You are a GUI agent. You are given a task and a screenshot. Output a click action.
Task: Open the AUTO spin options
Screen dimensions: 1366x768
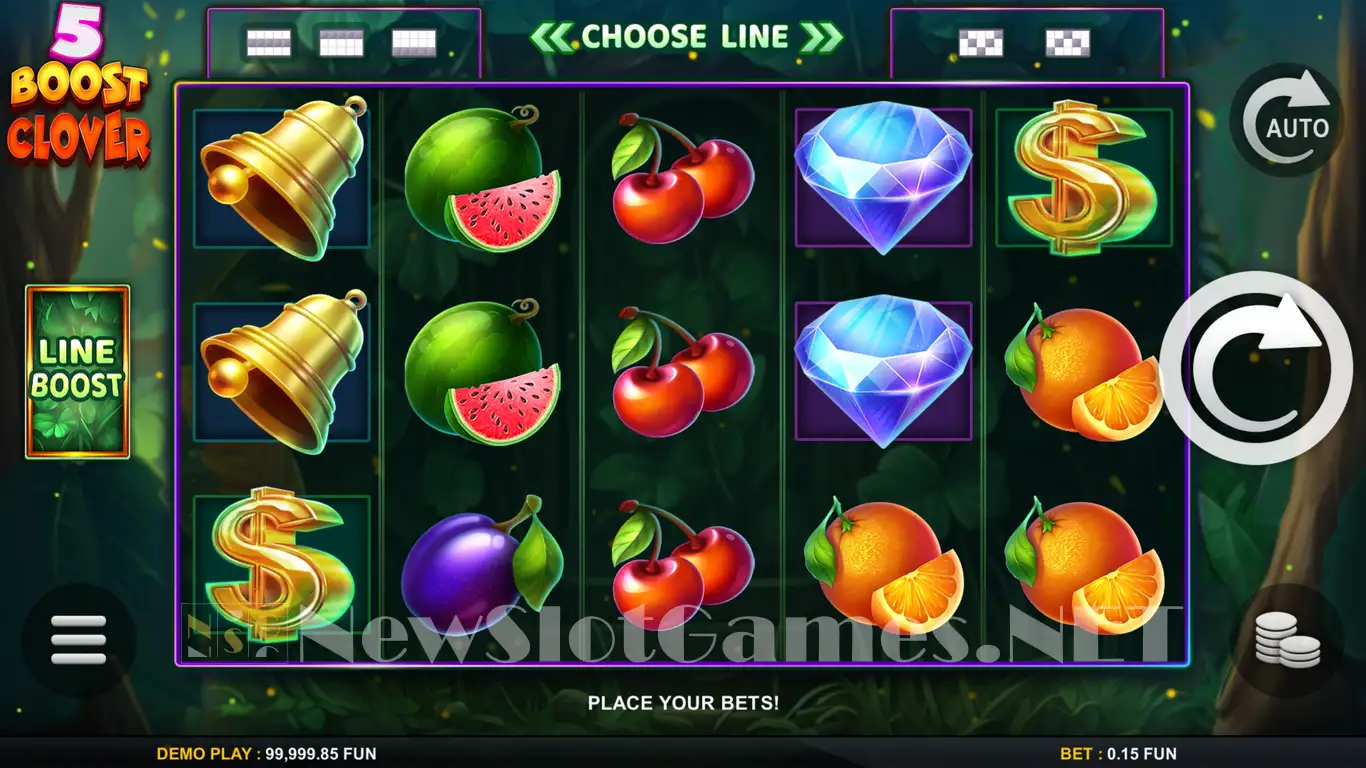(x=1286, y=121)
